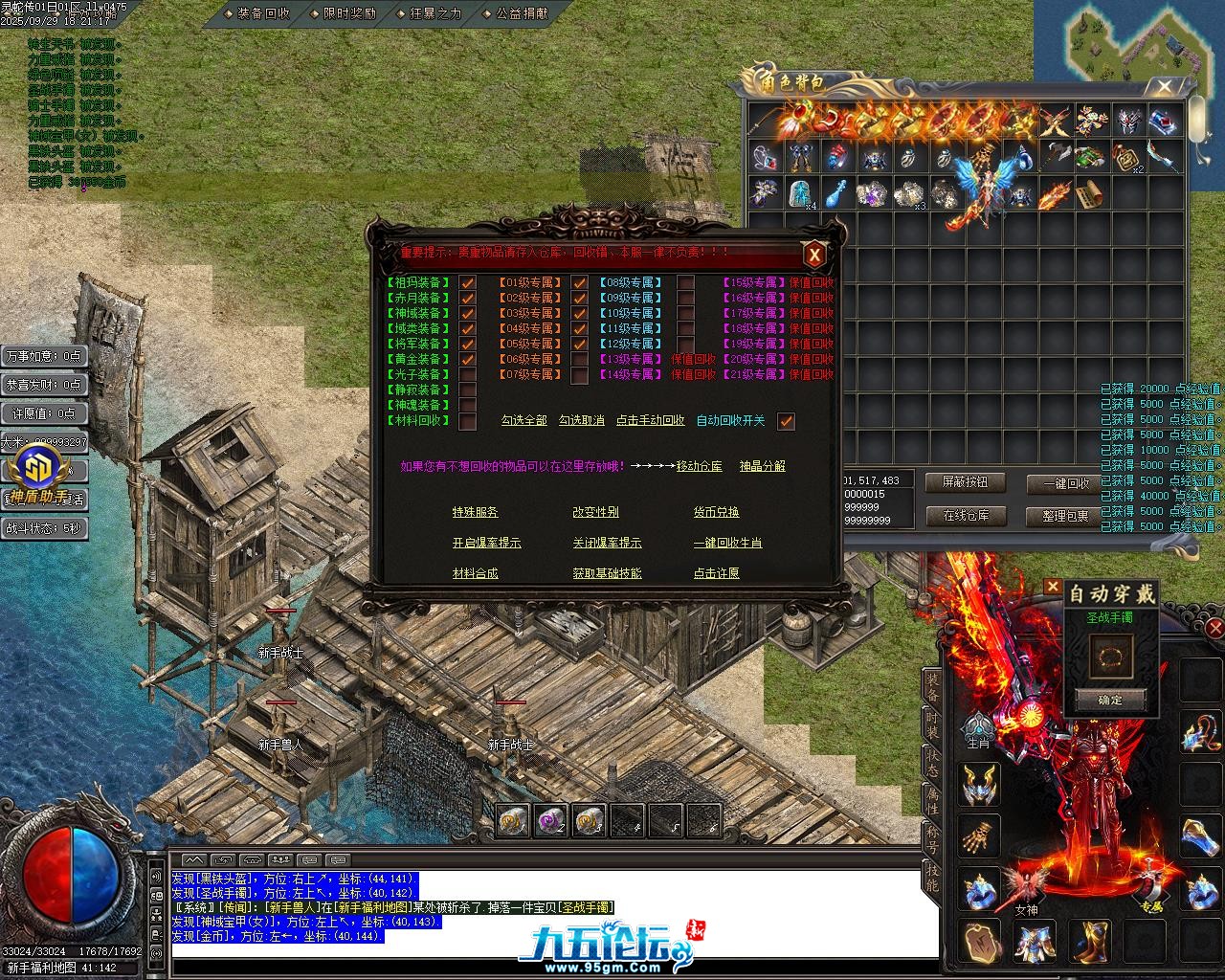Open 材料合成 material crafting
This screenshot has height=980, width=1225.
pos(475,573)
